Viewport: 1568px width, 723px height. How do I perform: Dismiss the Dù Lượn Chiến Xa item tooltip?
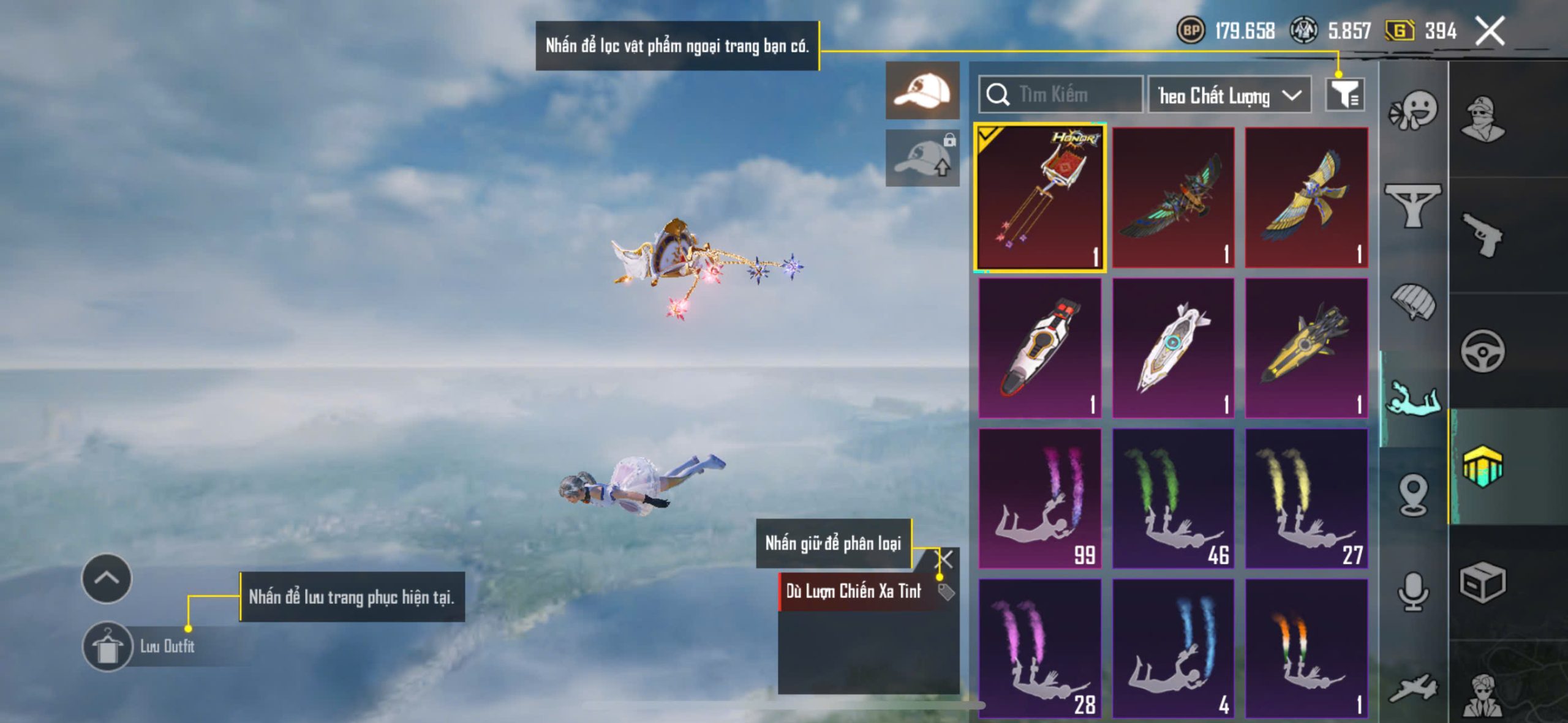tap(945, 558)
